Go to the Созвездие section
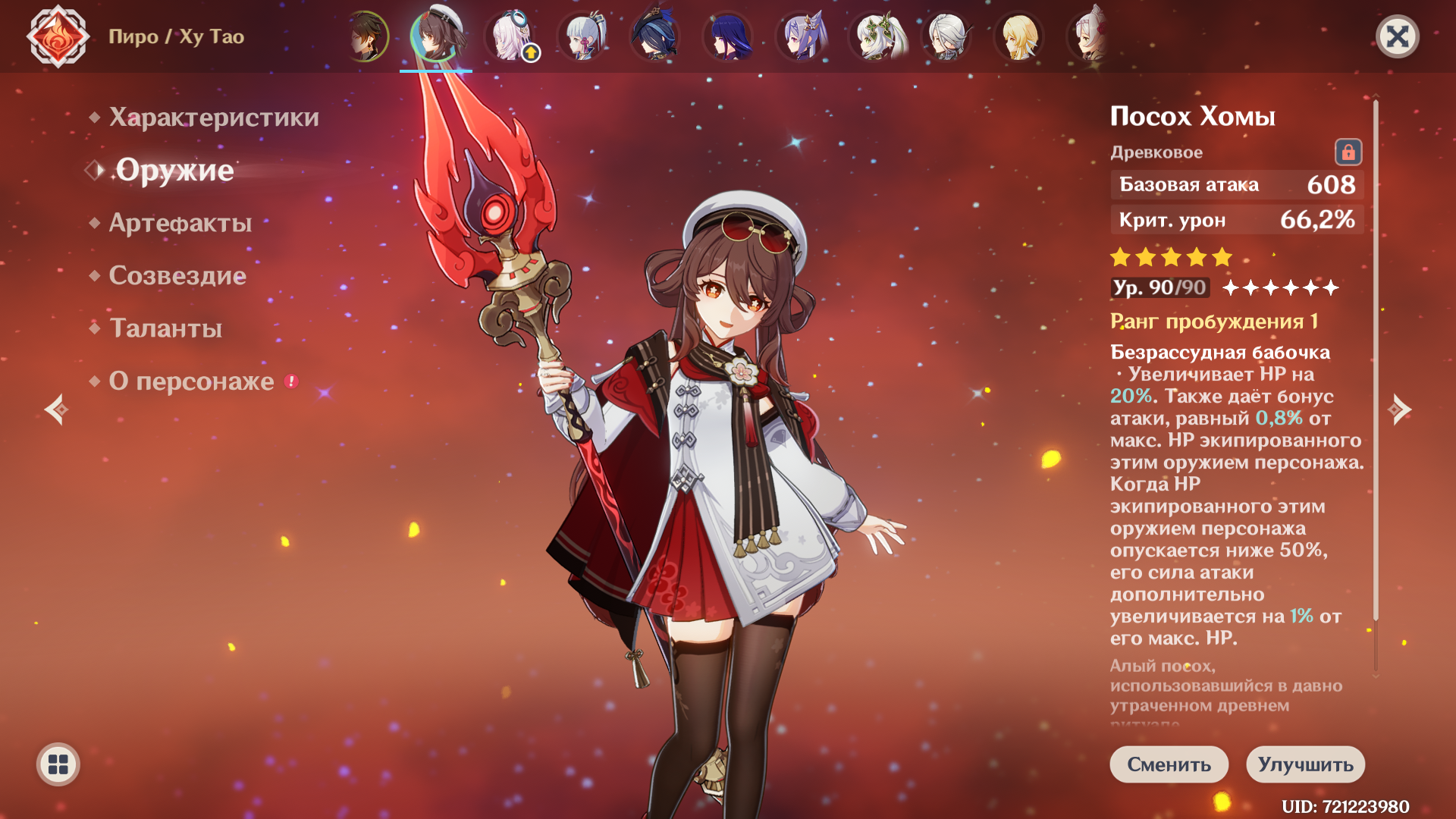 [x=177, y=275]
